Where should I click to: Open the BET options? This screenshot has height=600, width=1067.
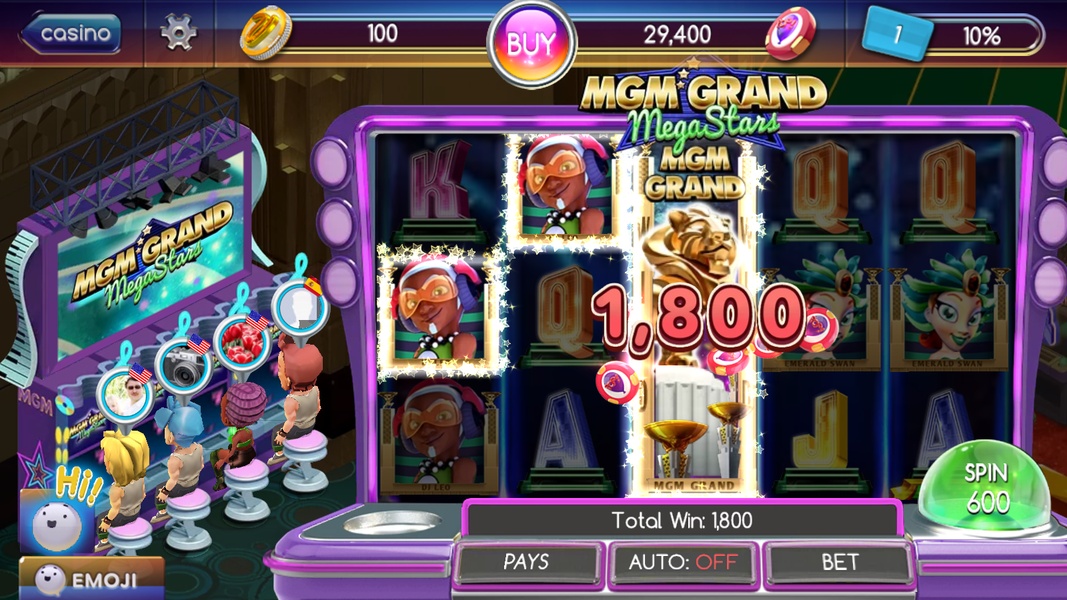coord(839,563)
